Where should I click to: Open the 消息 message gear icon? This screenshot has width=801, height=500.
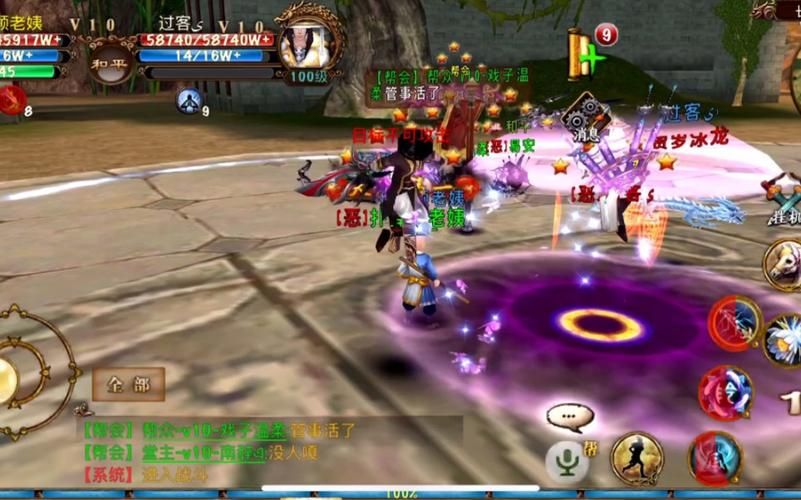pos(587,115)
